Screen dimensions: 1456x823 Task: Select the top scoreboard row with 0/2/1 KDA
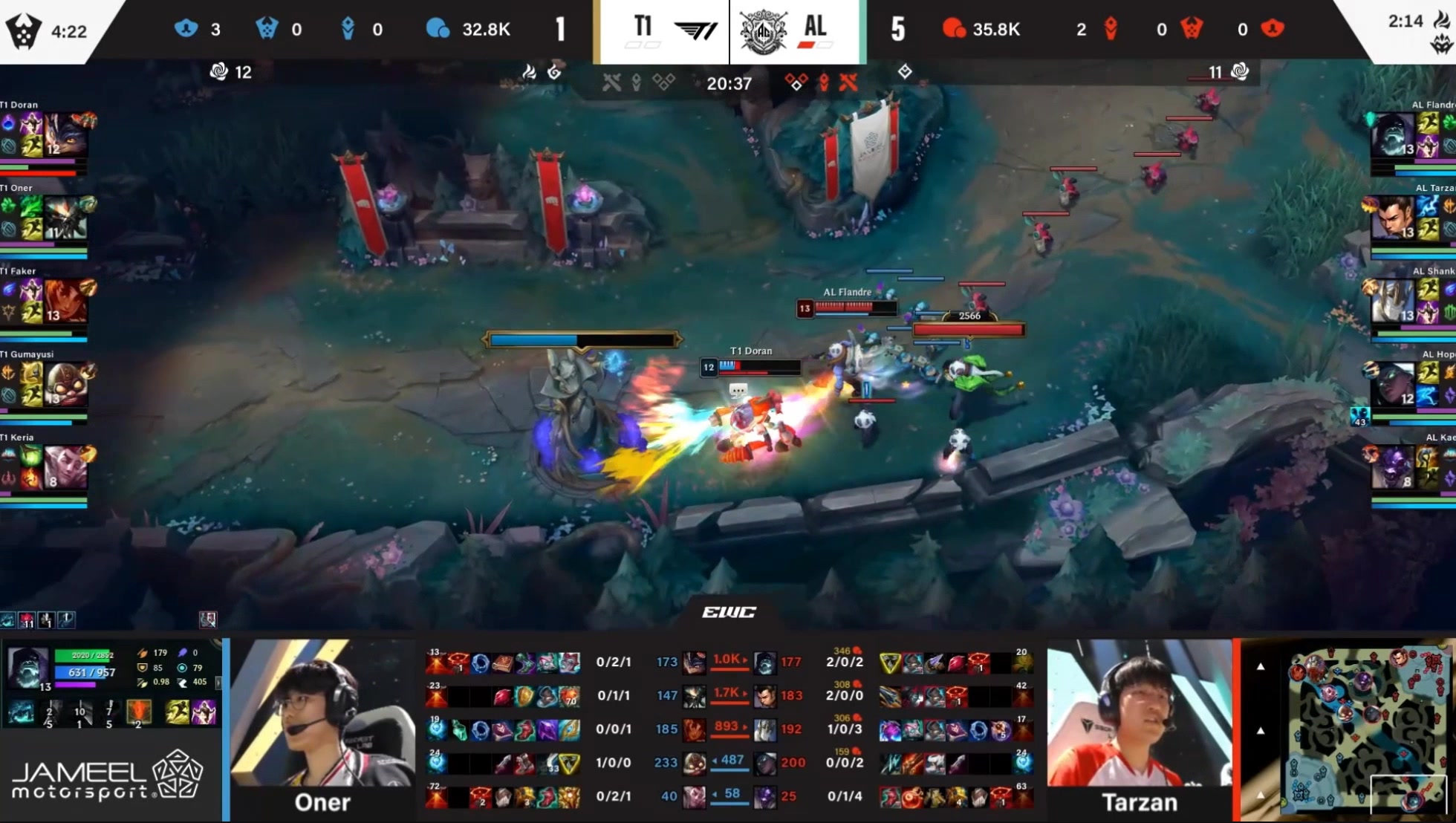click(x=614, y=662)
